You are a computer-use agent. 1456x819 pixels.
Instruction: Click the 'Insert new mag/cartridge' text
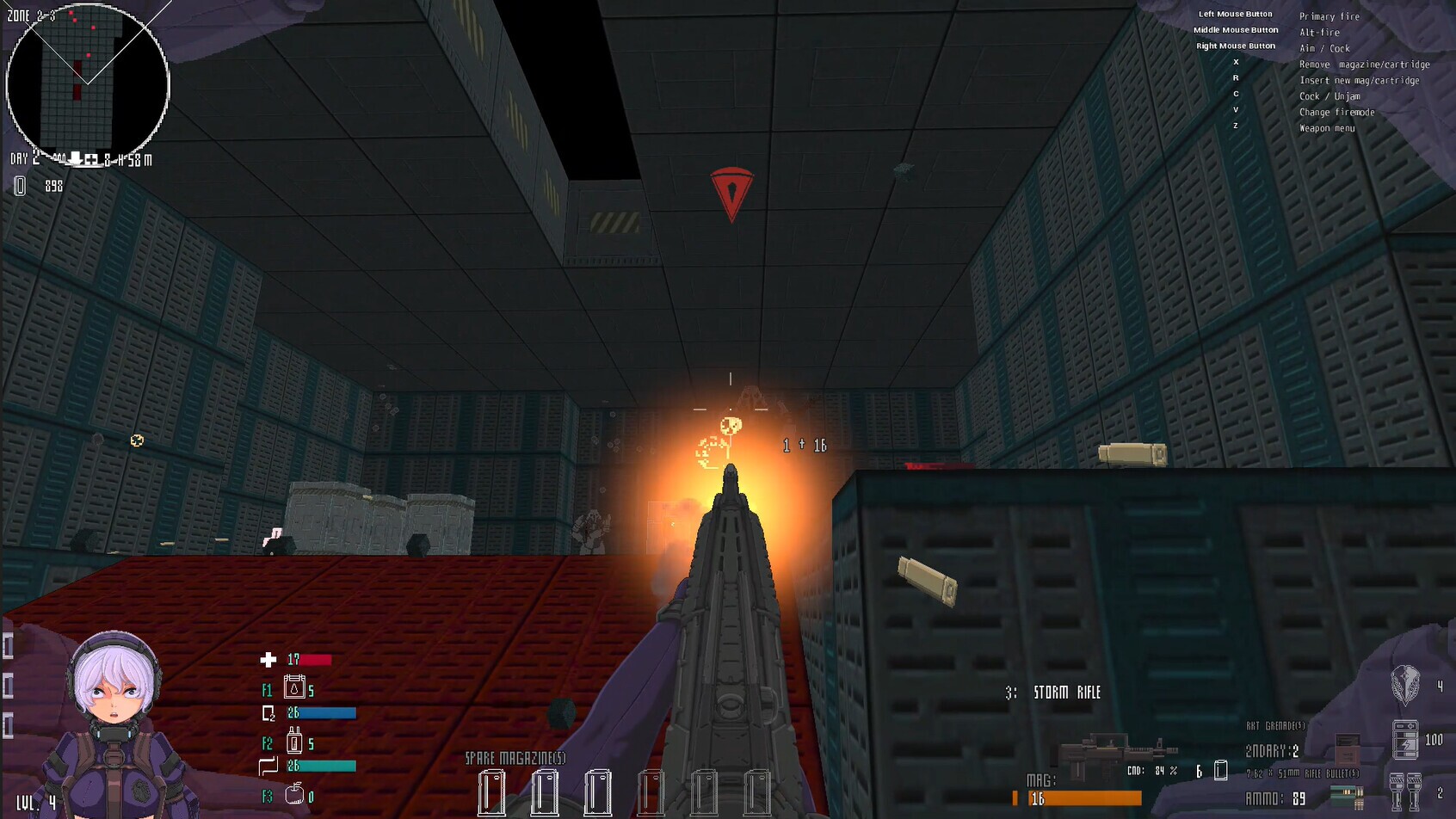click(1360, 80)
